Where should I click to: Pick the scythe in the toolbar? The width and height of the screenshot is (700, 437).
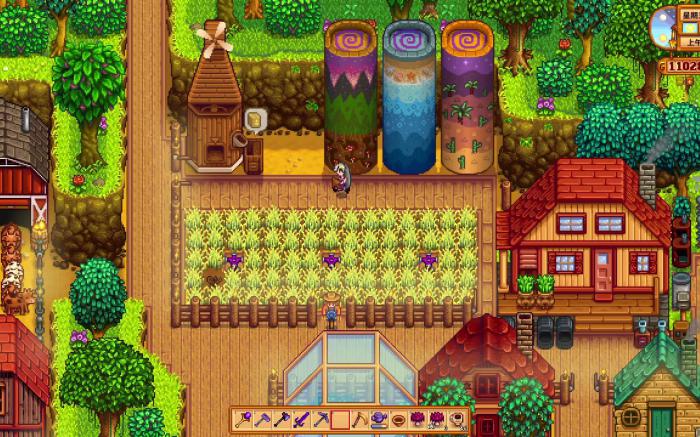coord(360,419)
